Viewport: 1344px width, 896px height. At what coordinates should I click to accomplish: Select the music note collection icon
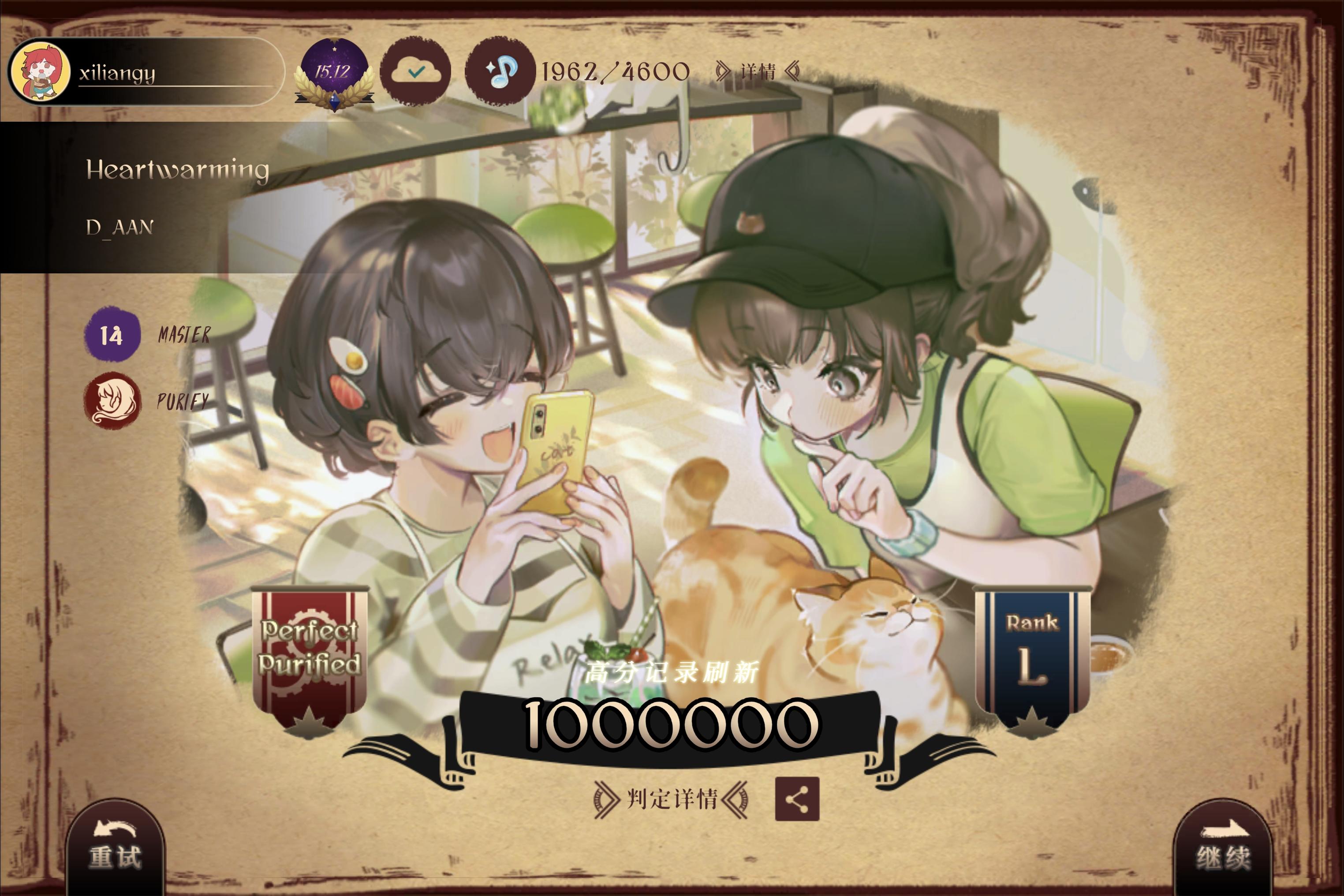pos(498,71)
